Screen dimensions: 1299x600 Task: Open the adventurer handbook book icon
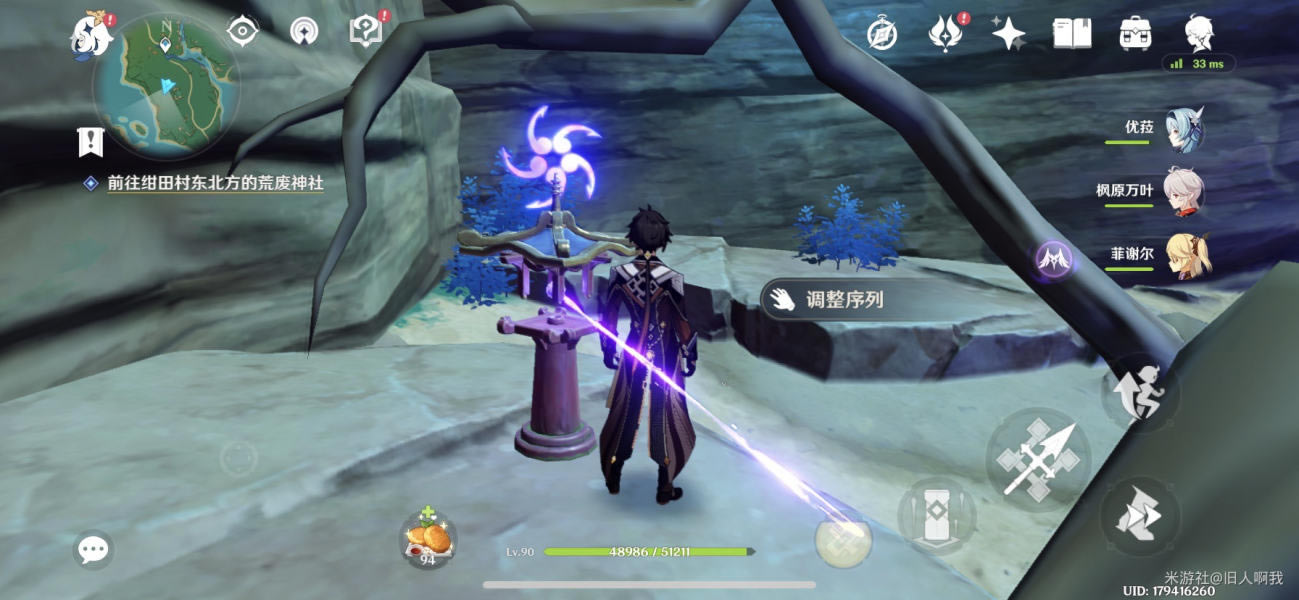click(x=1071, y=34)
